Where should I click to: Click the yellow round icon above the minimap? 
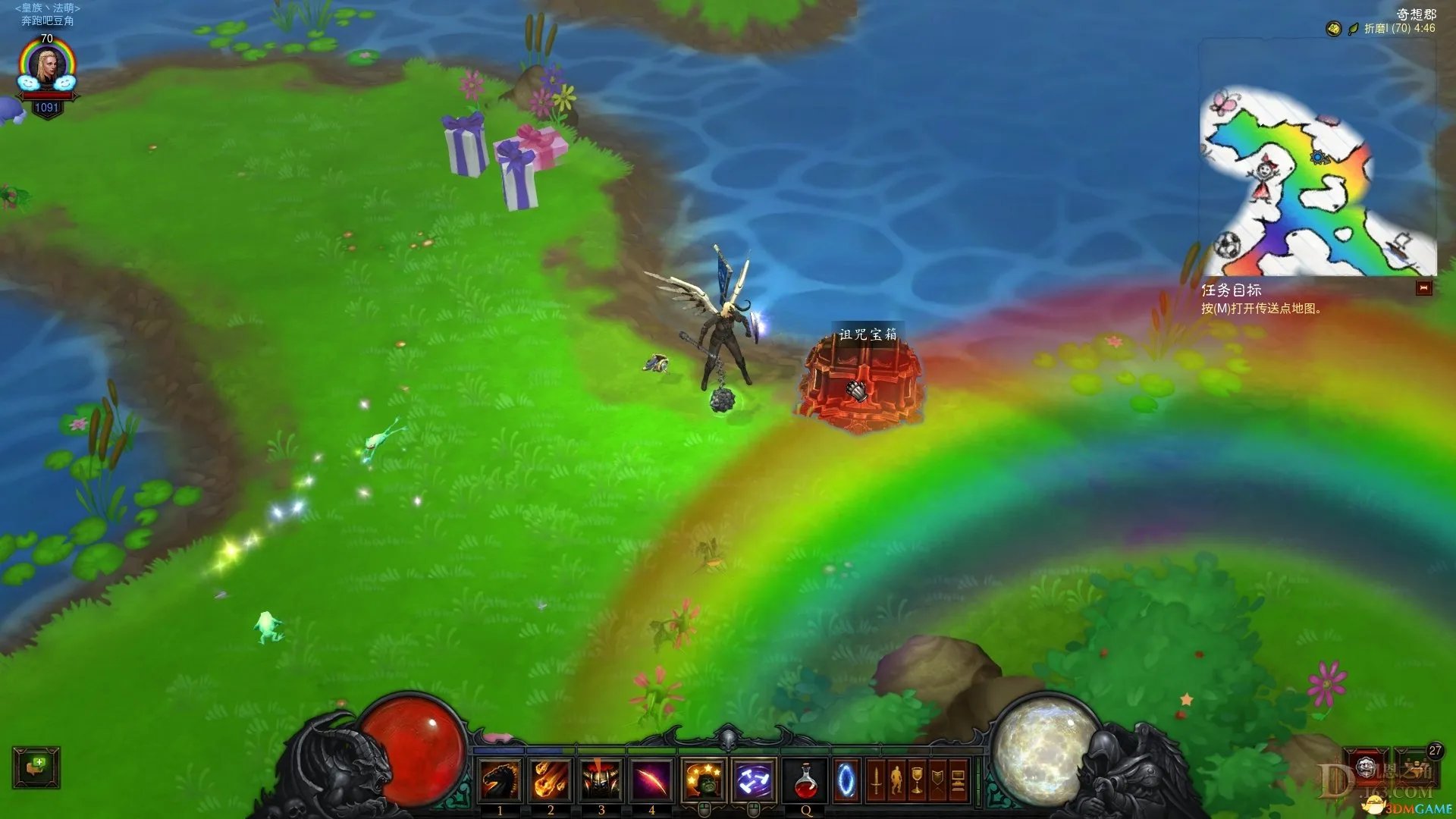pos(1333,29)
